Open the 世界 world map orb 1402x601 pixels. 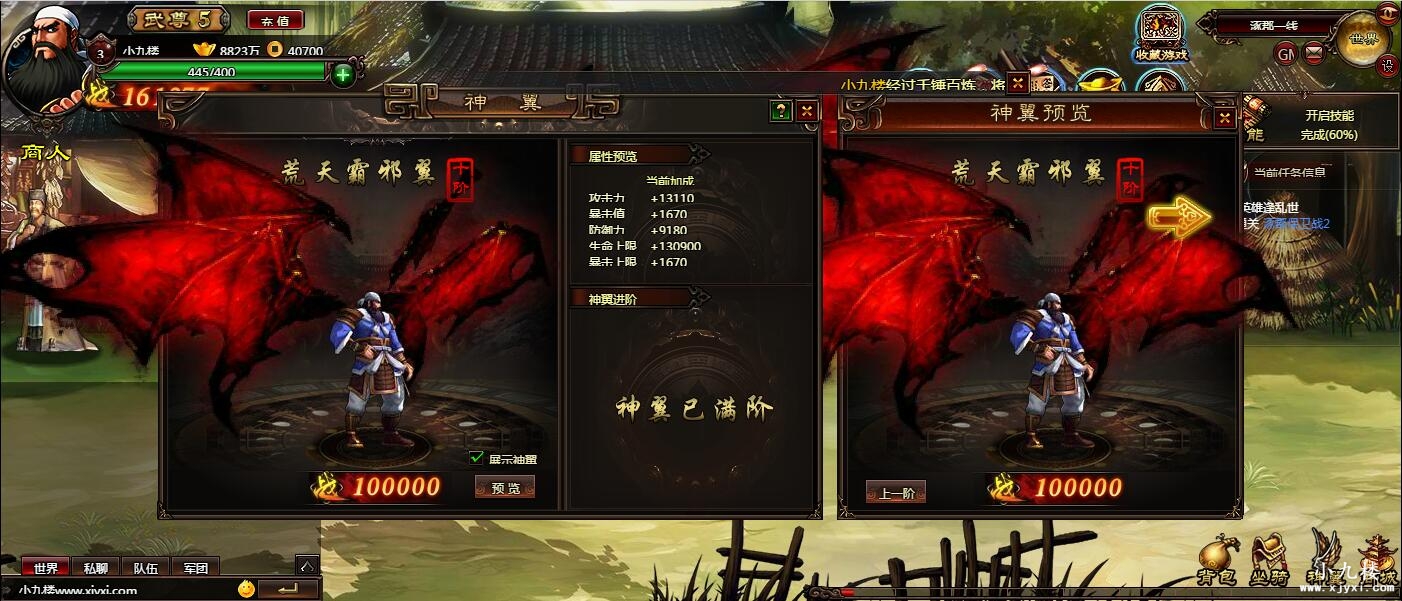[1362, 39]
